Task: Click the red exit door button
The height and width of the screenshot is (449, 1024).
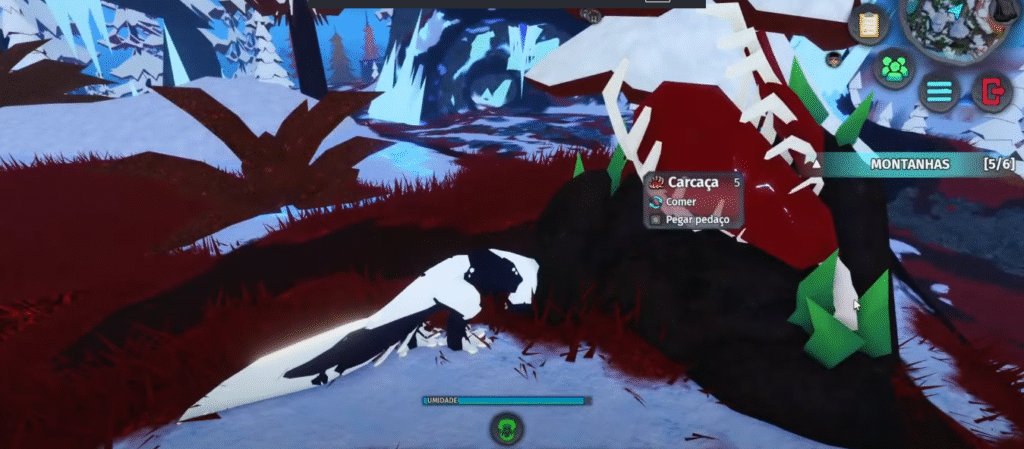Action: coord(993,92)
